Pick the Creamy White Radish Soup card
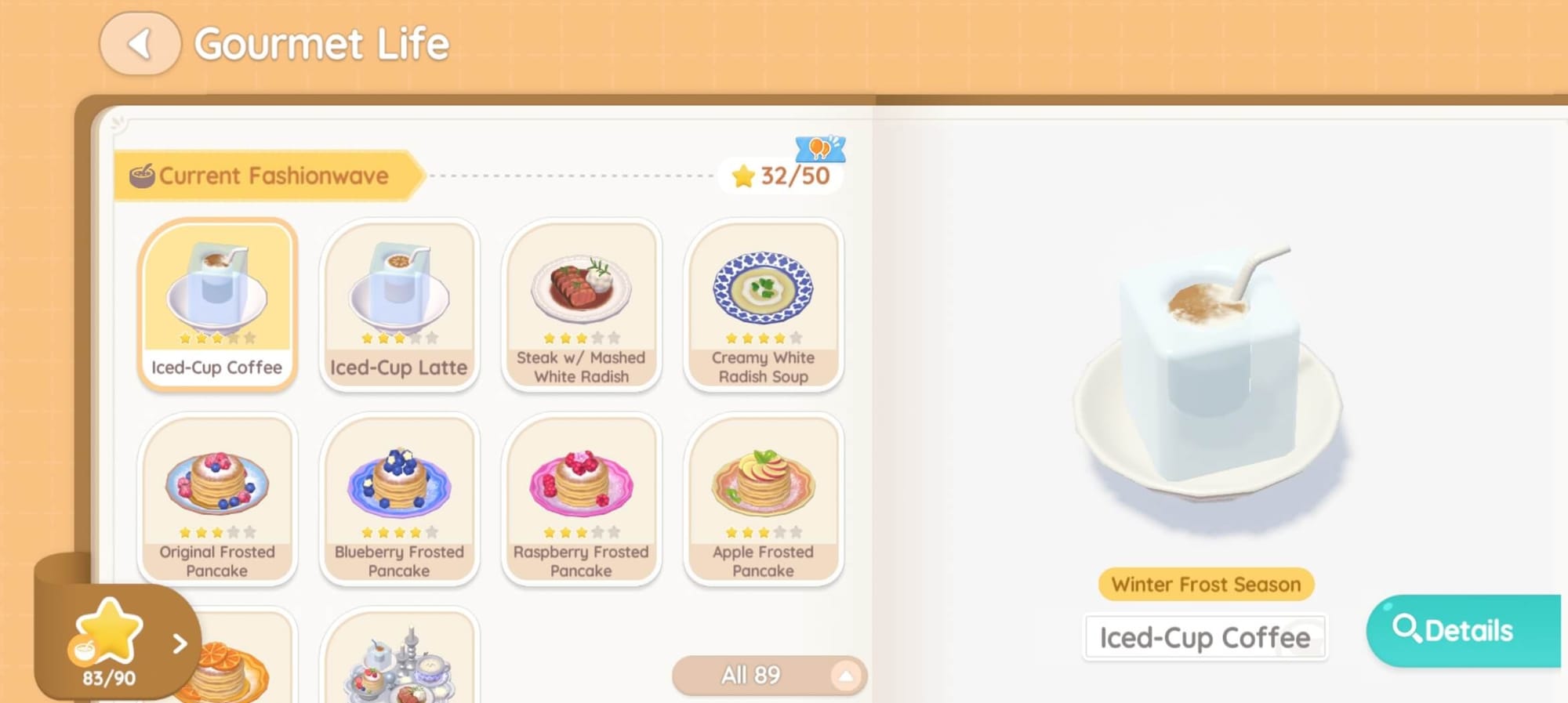Image resolution: width=1568 pixels, height=703 pixels. click(x=763, y=304)
